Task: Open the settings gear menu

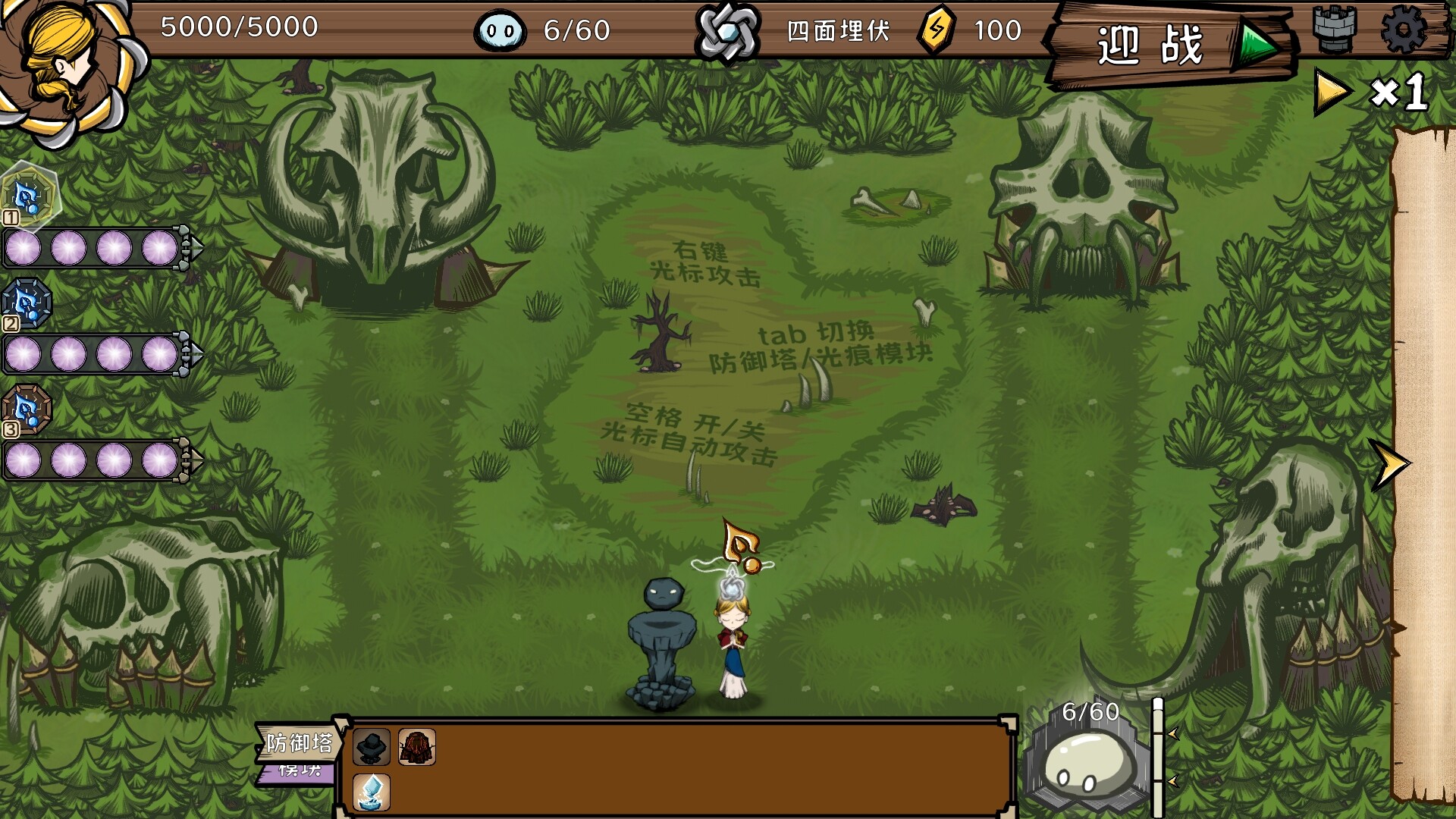Action: point(1406,30)
